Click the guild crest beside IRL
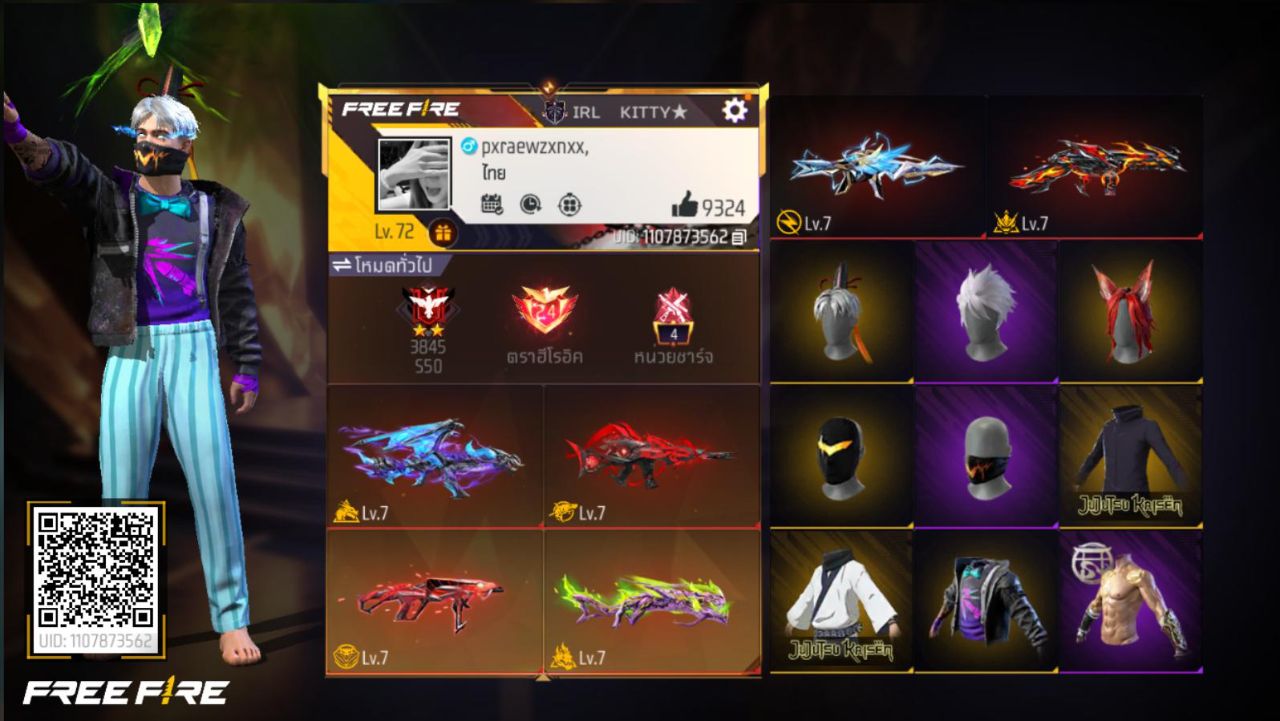The width and height of the screenshot is (1280, 721). pos(555,112)
